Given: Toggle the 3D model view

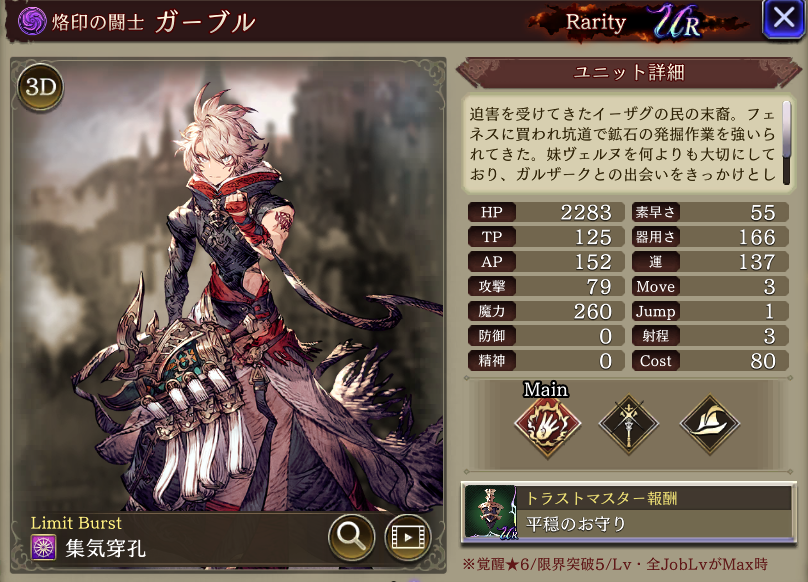Looking at the screenshot, I should pos(40,90).
